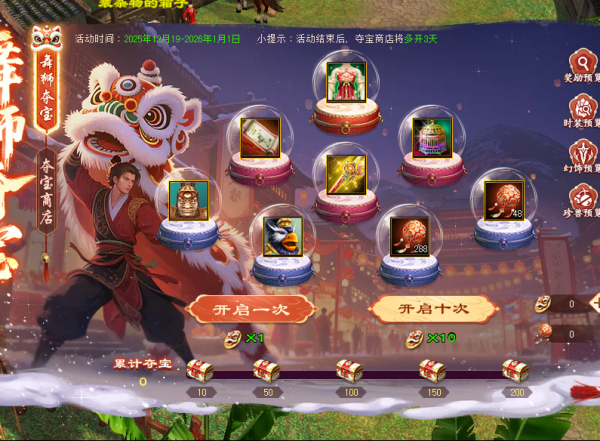600x441 pixels.
Task: Add more lion mask tokens with plus button
Action: click(x=595, y=303)
